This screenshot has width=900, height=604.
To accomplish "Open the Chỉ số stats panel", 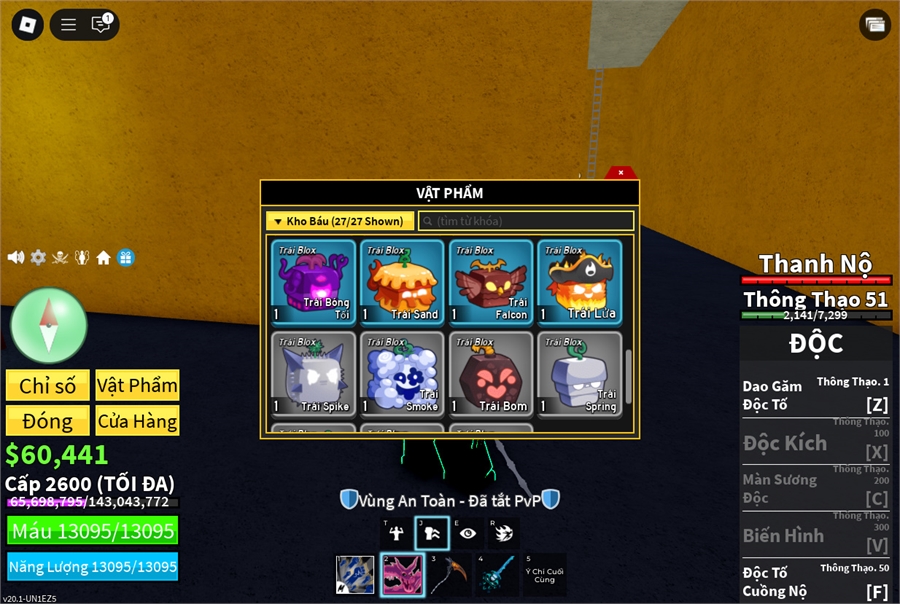I will tap(47, 386).
